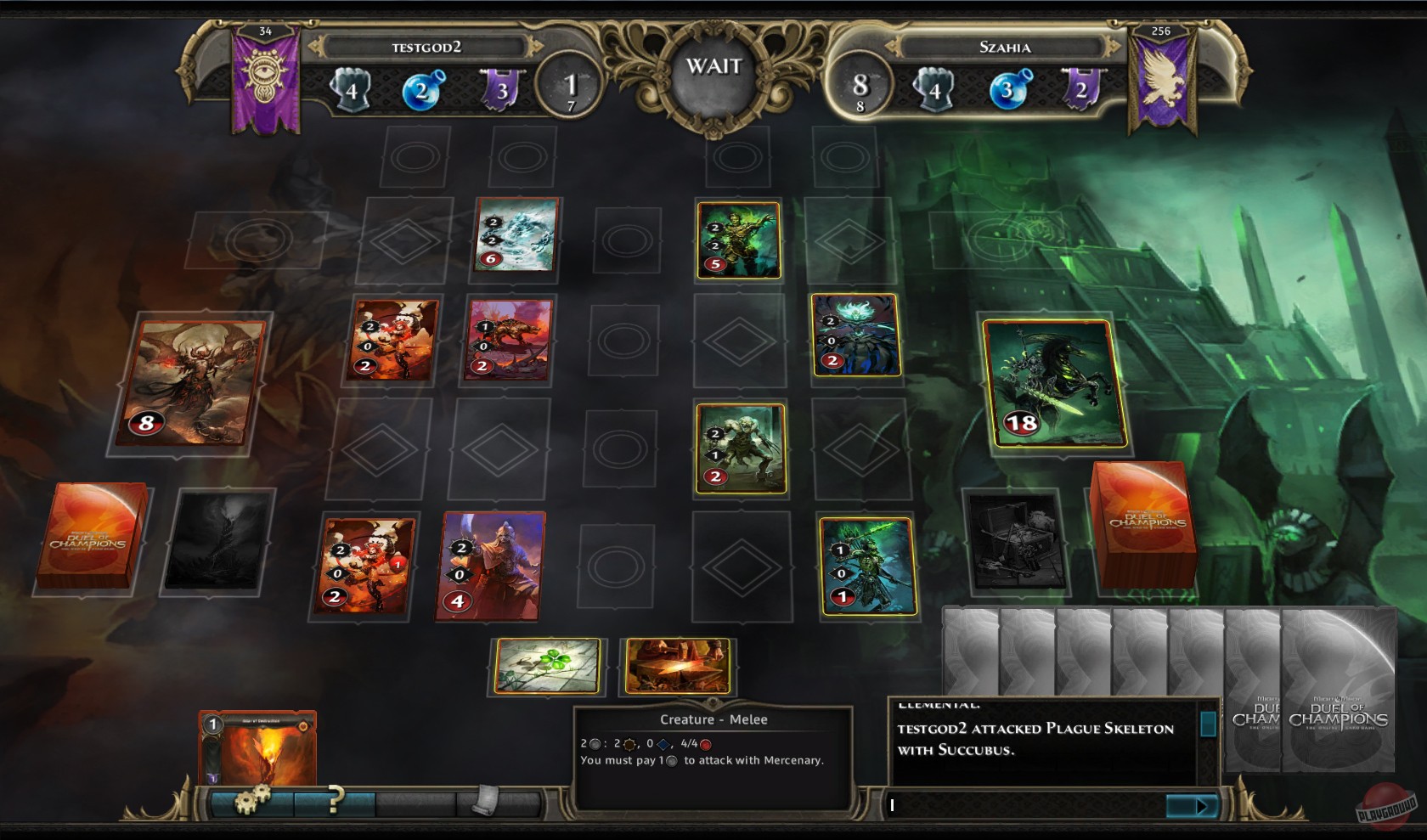The height and width of the screenshot is (840, 1427).
Task: Open the settings gears icon
Action: tap(250, 799)
